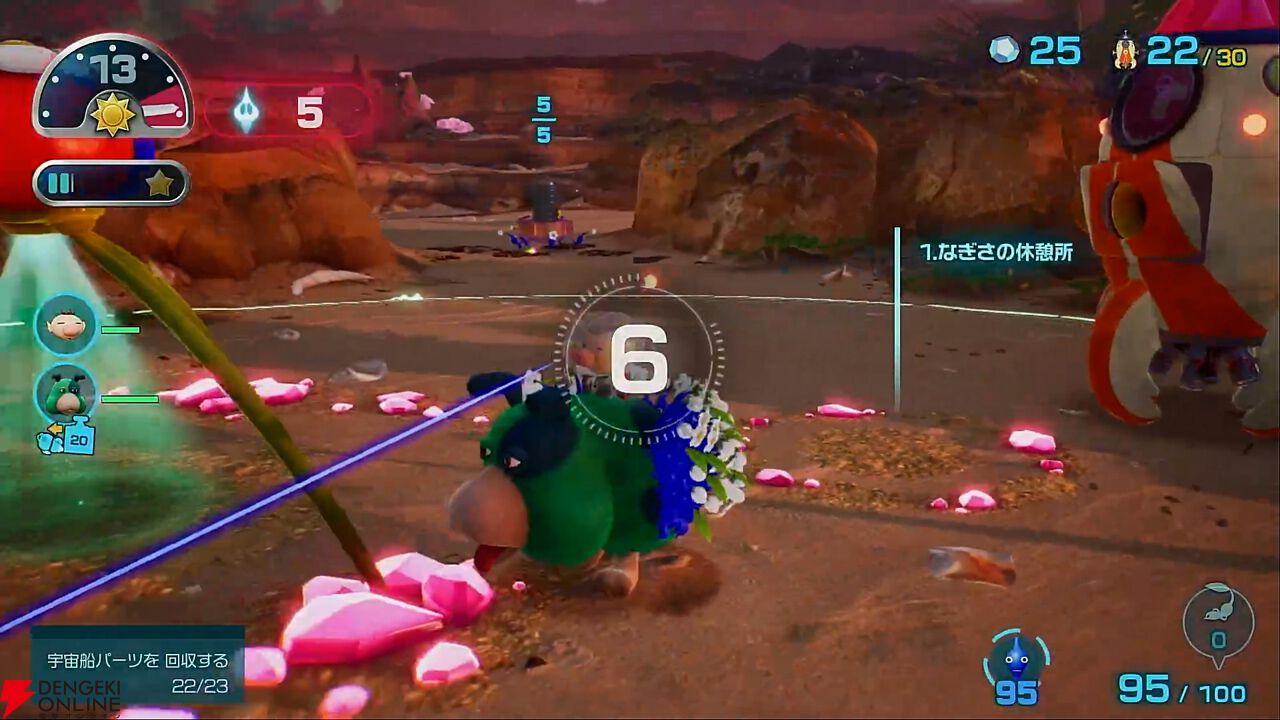This screenshot has height=720, width=1280.
Task: Select the green Oatchi dog portrait
Action: click(x=66, y=392)
